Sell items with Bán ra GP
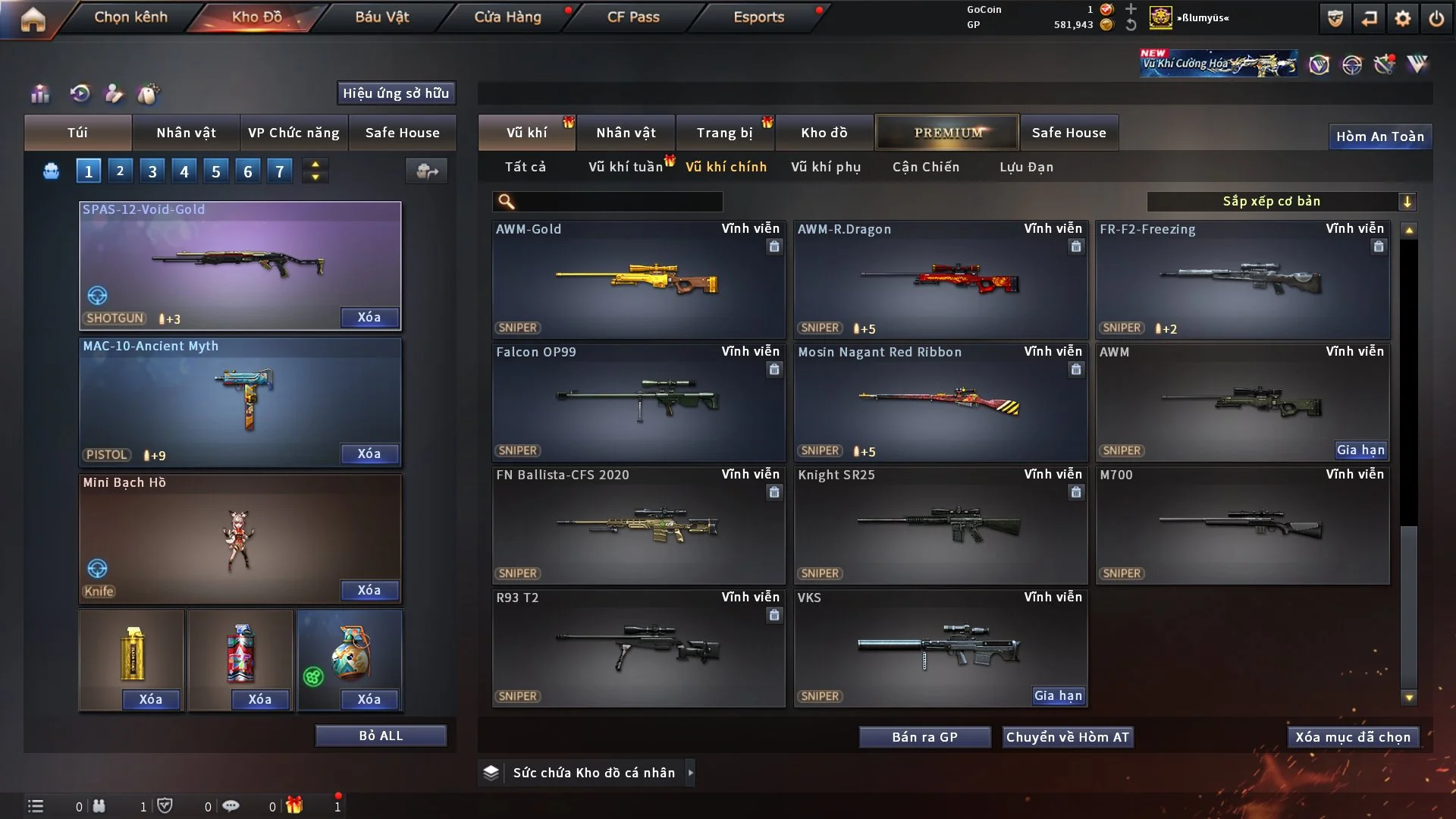 (924, 737)
